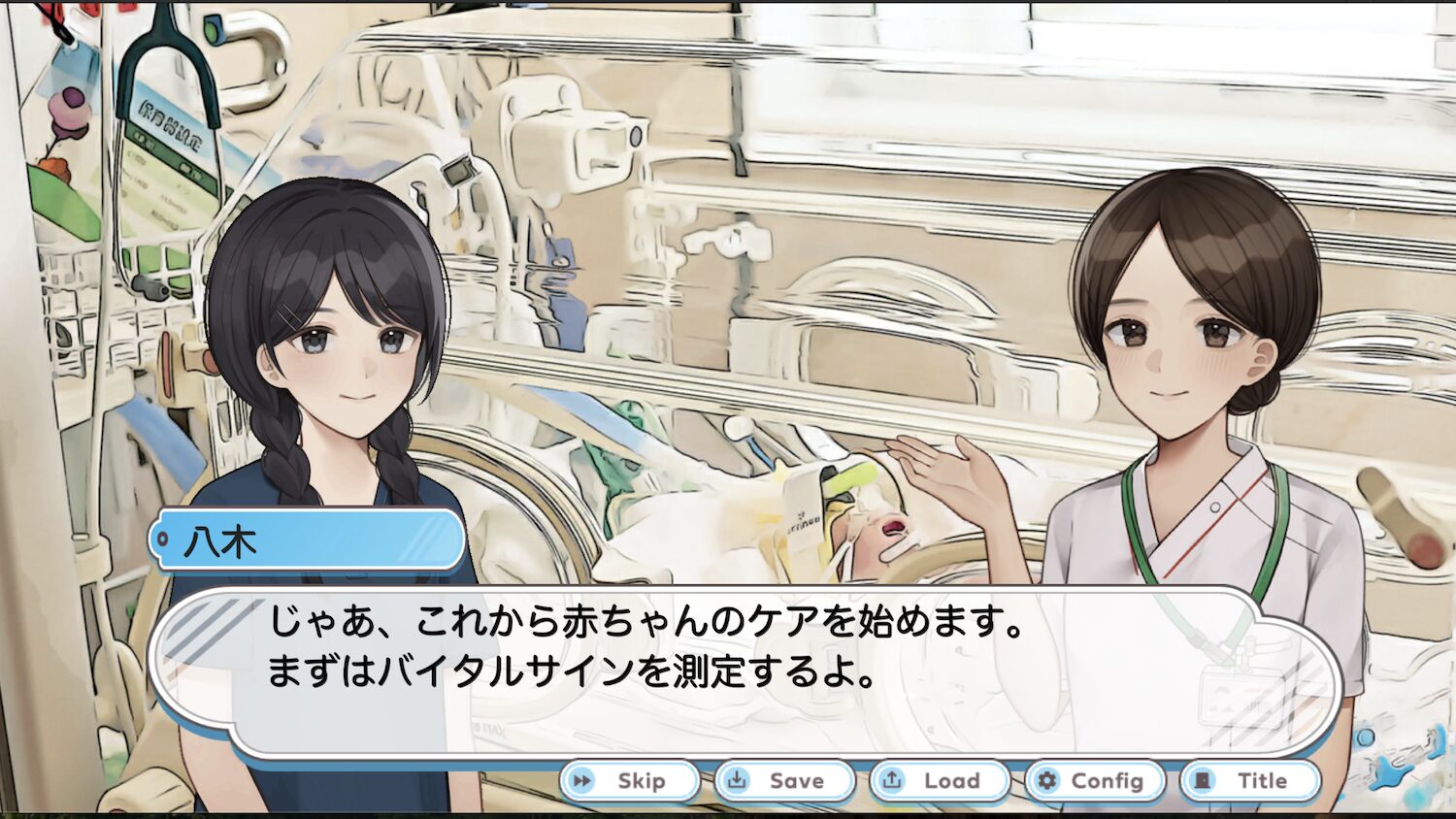
Task: Skip the dialogue with the Skip button
Action: (630, 781)
